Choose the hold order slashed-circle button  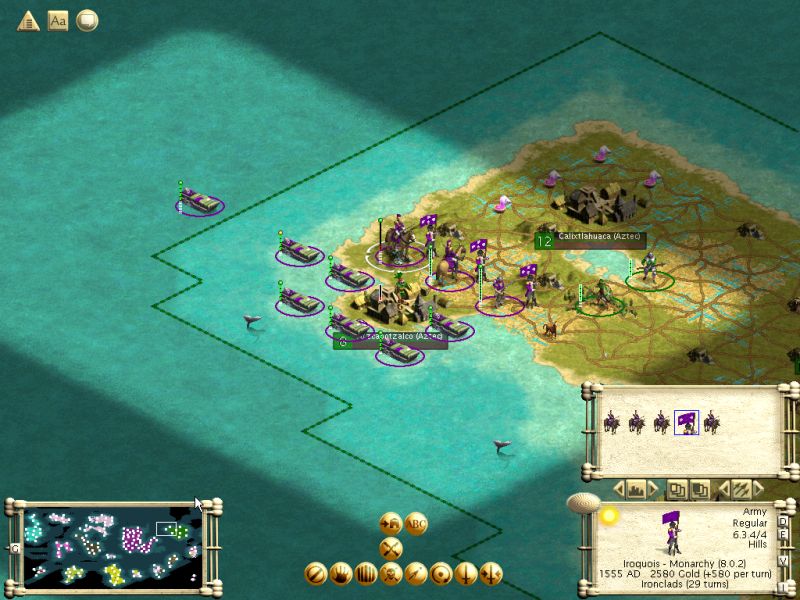(316, 574)
